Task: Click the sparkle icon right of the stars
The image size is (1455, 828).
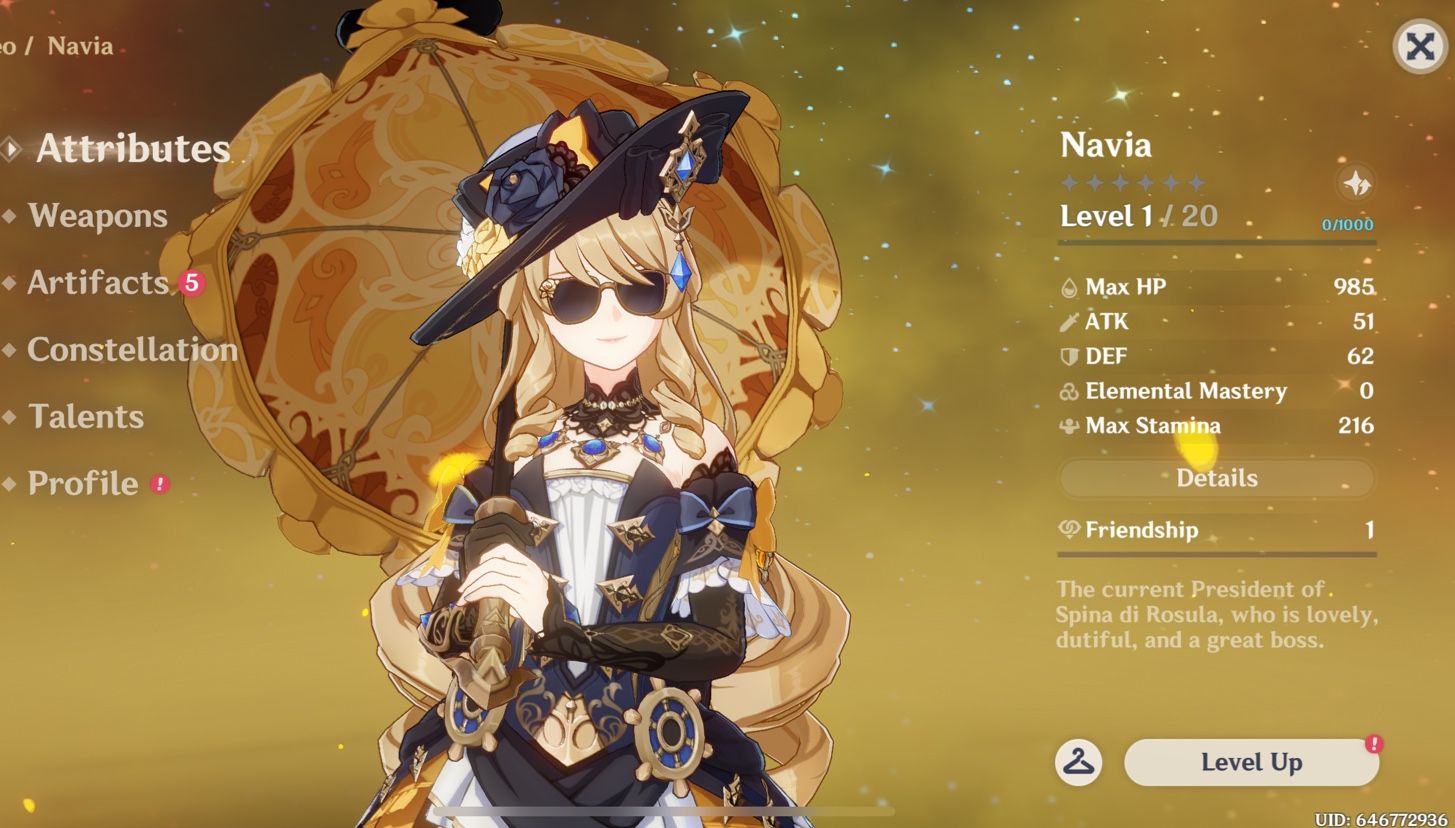Action: click(1359, 183)
